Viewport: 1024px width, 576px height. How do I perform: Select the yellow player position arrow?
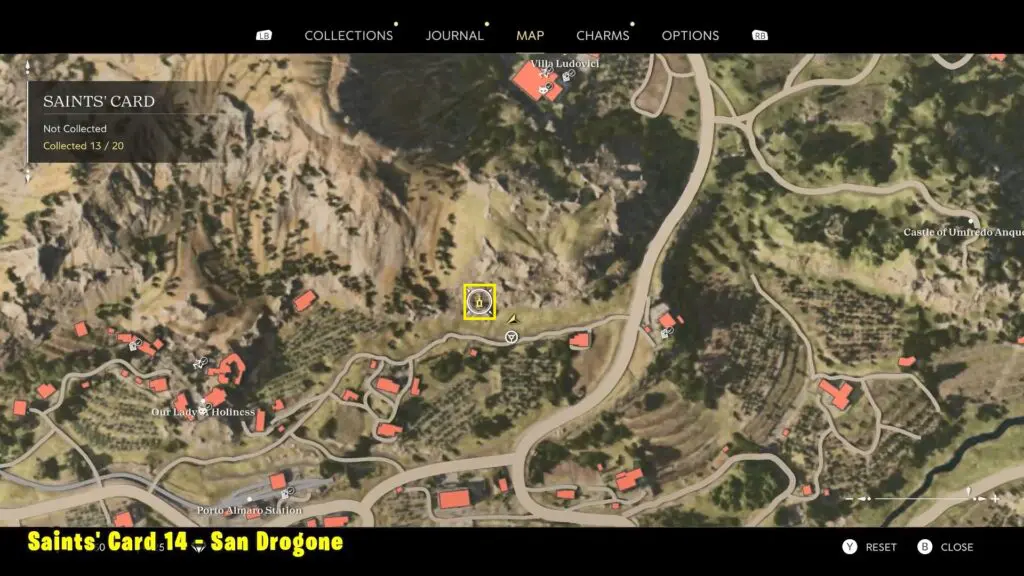pos(513,317)
